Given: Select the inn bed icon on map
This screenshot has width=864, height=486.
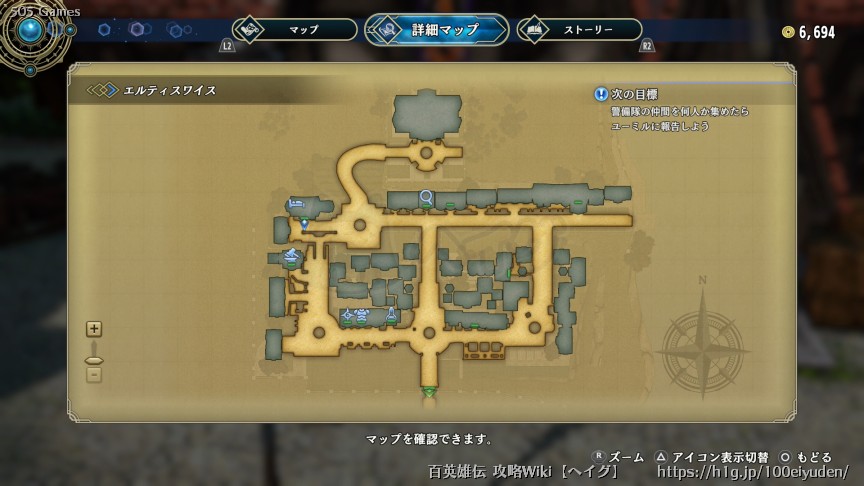Looking at the screenshot, I should tap(296, 204).
